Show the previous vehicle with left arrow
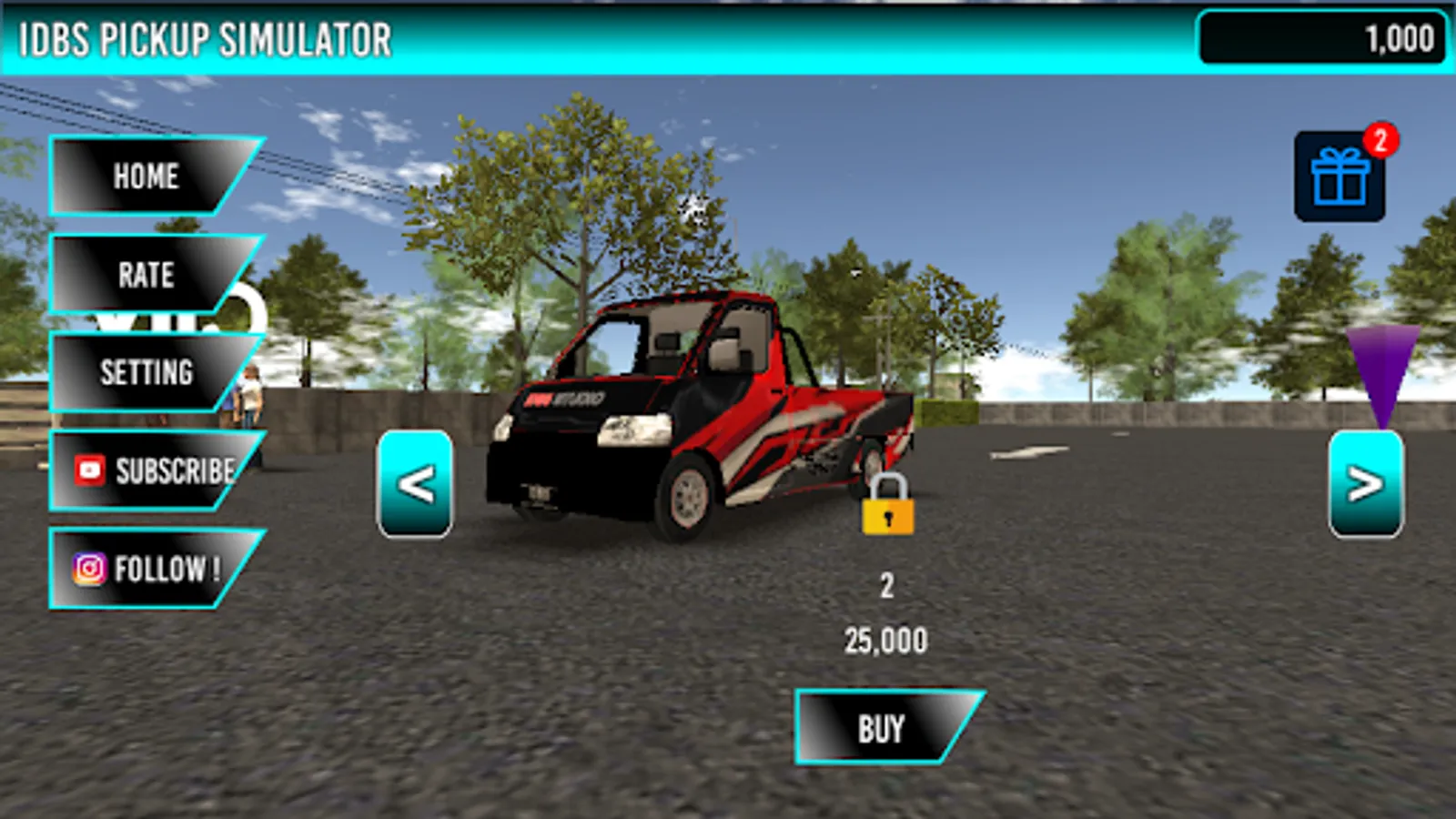This screenshot has height=819, width=1456. pos(415,484)
